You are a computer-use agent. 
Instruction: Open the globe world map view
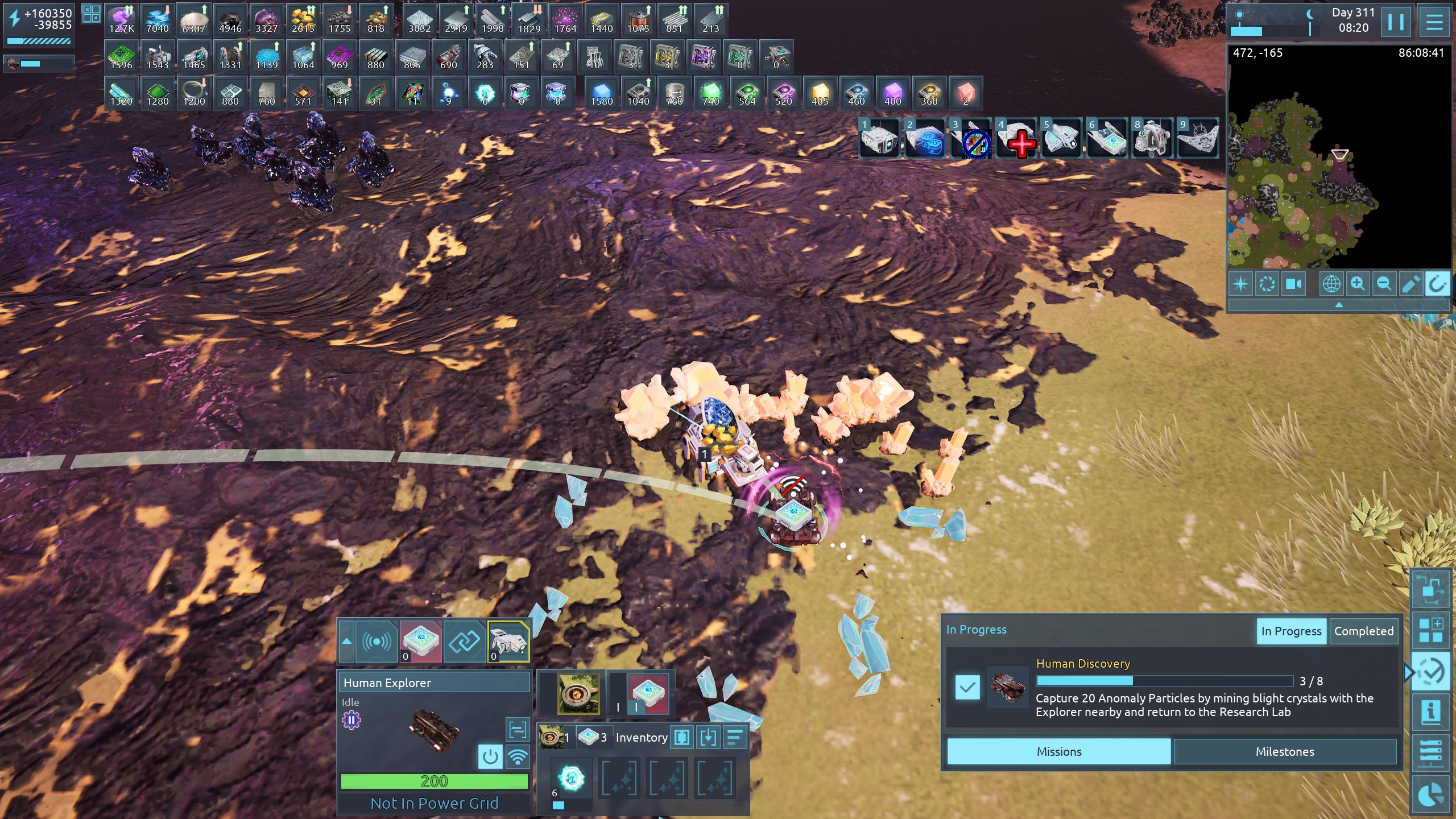click(1331, 283)
